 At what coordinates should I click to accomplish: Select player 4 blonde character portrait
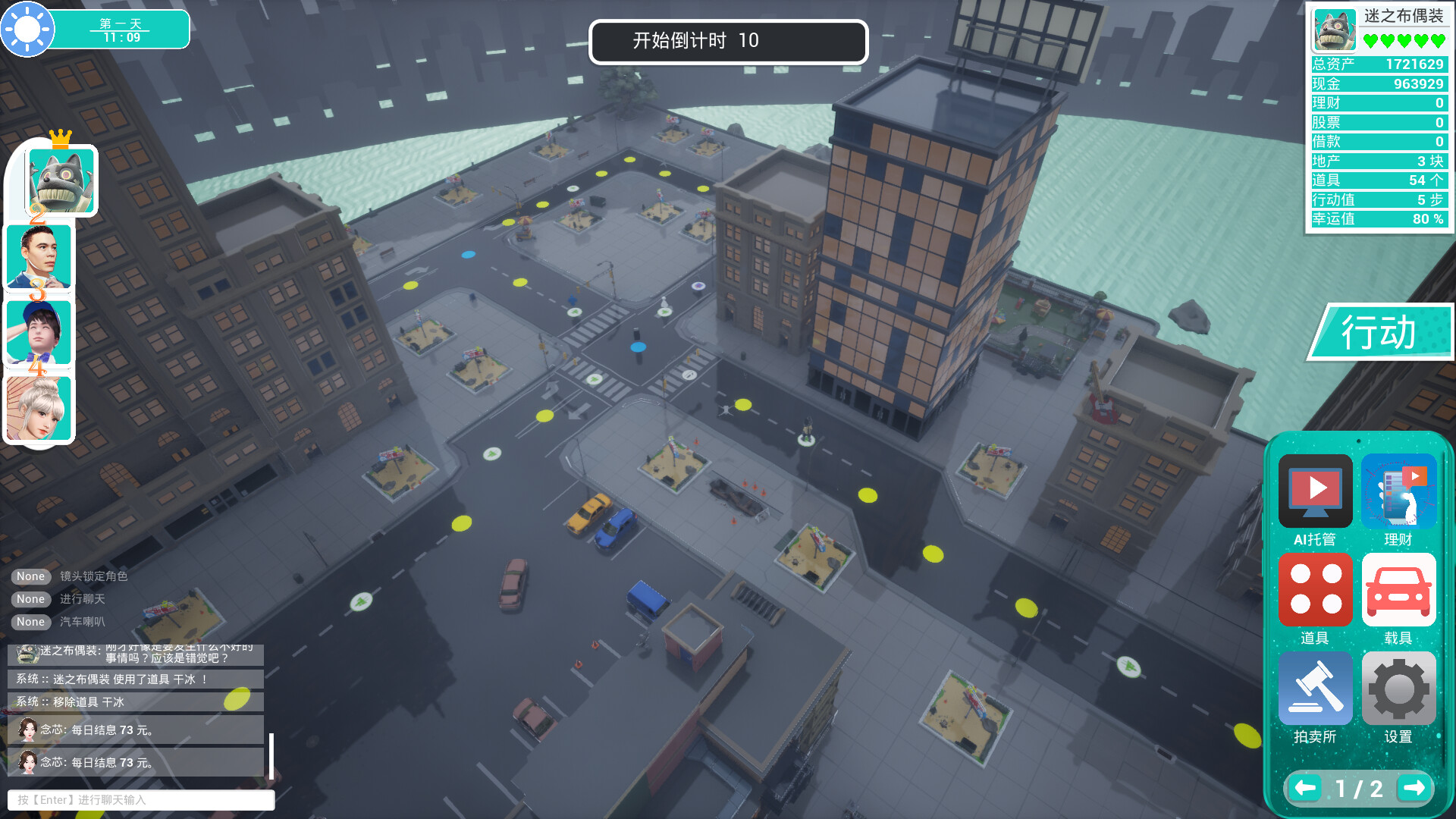40,408
